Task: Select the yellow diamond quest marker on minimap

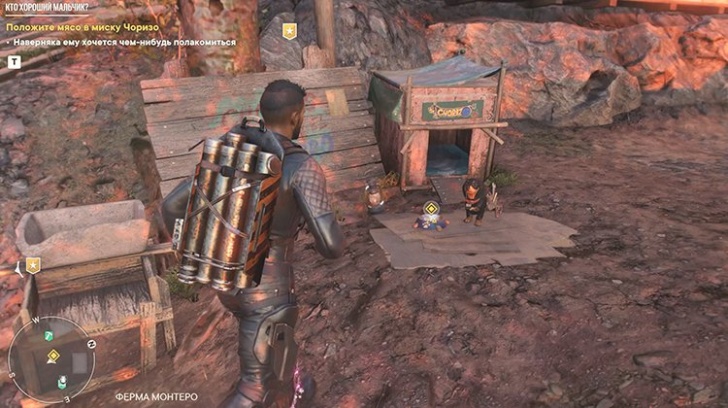Action: click(x=53, y=356)
